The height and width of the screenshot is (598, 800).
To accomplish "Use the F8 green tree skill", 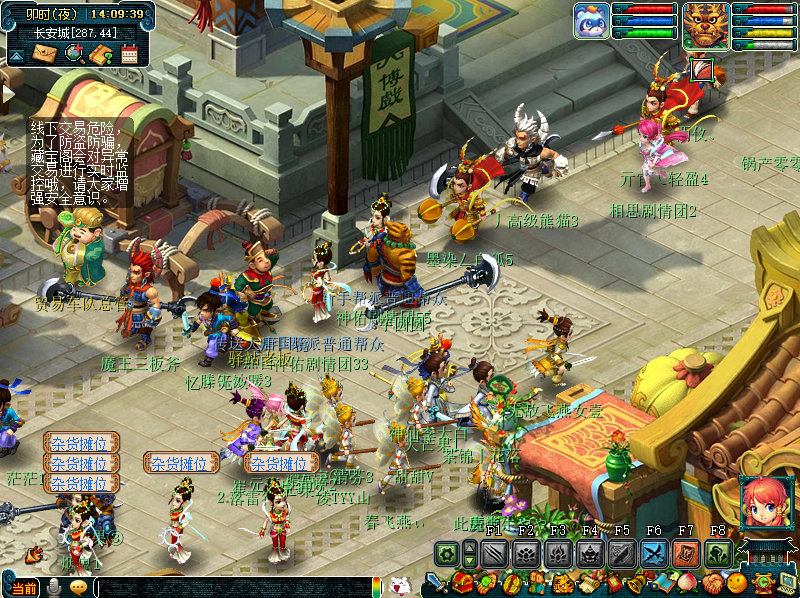I will coord(718,552).
